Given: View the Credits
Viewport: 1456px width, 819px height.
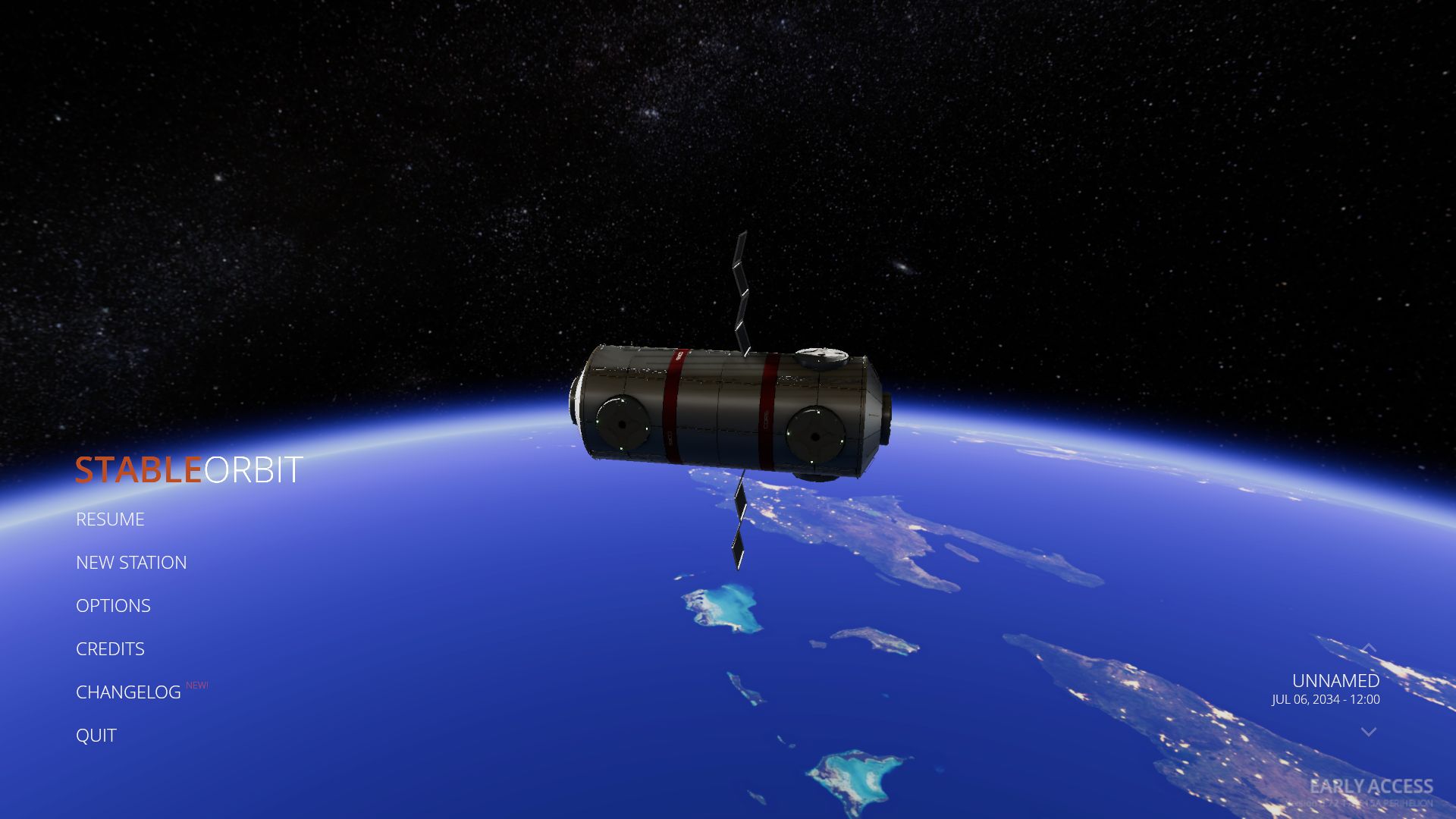Looking at the screenshot, I should coord(110,649).
